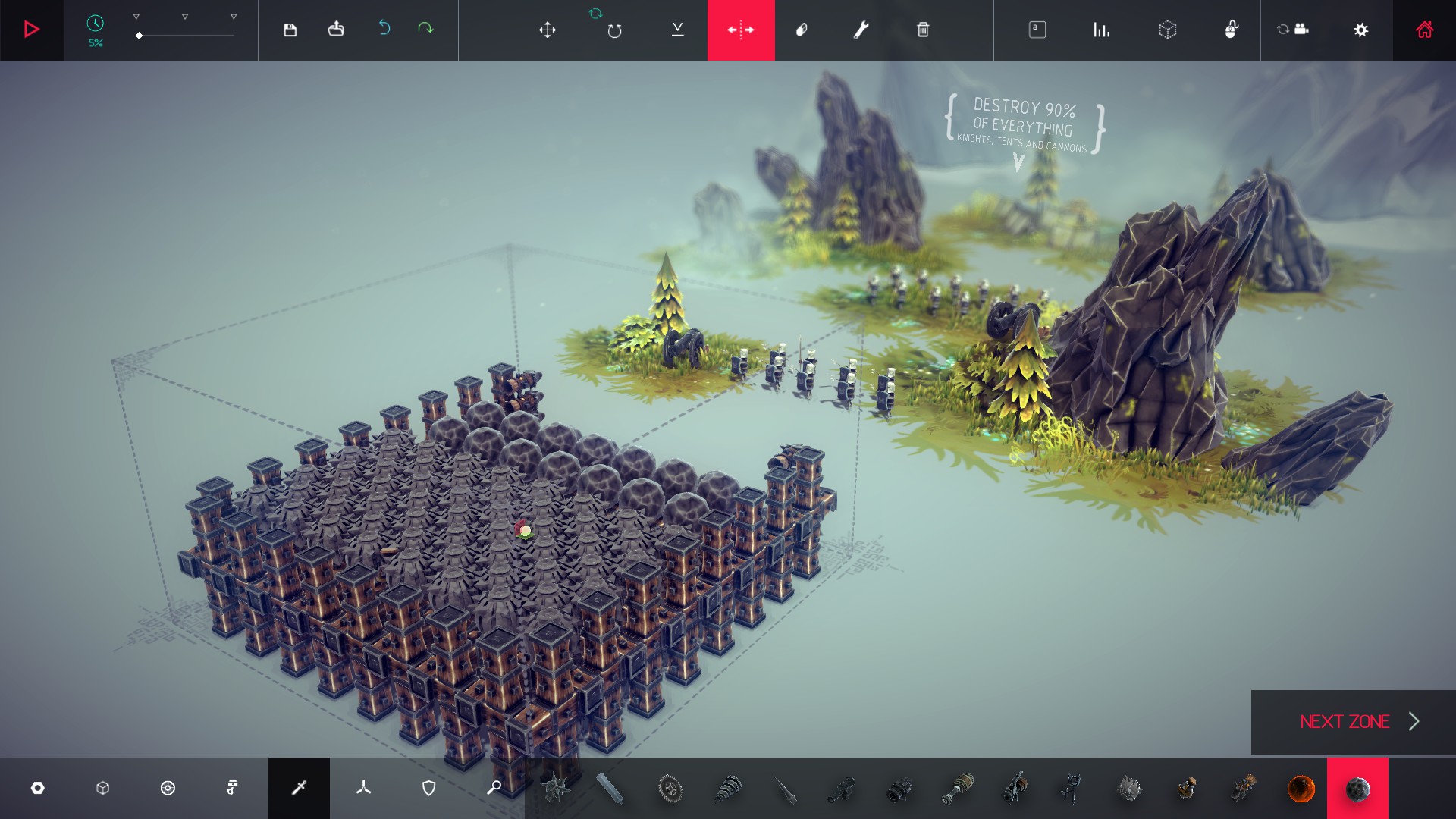Start the simulation with the play button
This screenshot has width=1456, height=819.
pyautogui.click(x=32, y=30)
